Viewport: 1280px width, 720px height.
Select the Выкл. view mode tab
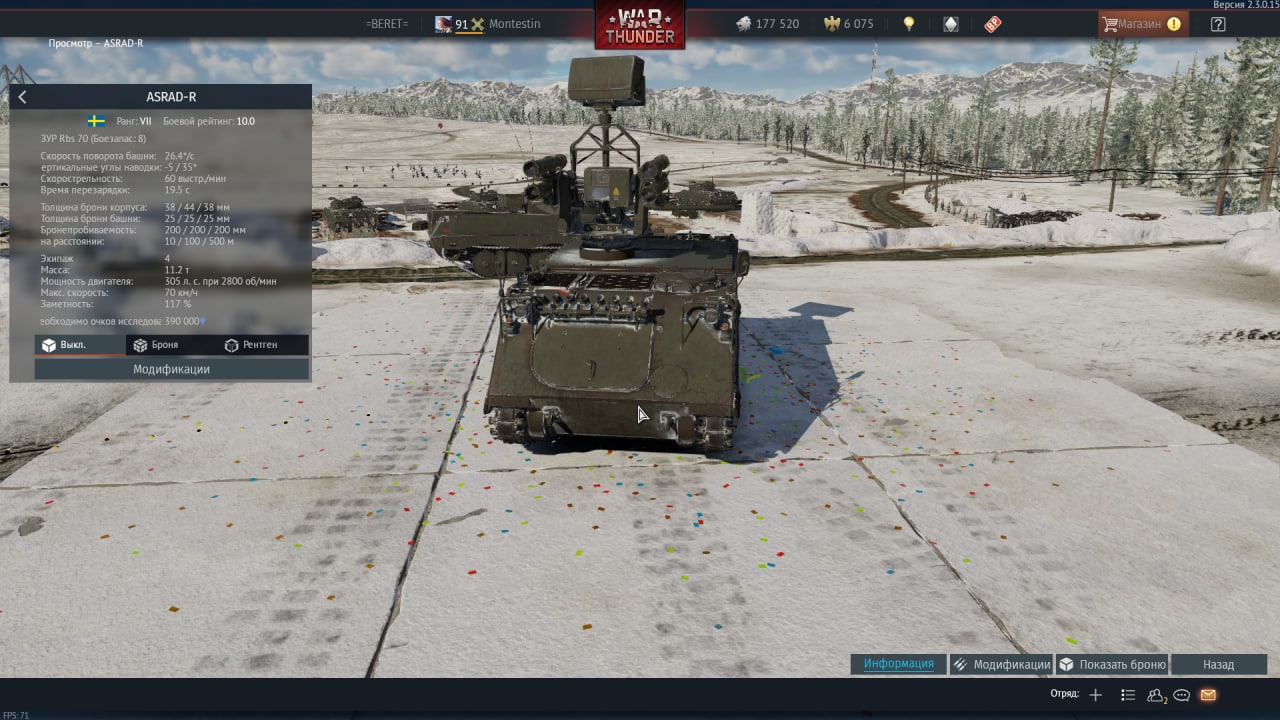64,345
